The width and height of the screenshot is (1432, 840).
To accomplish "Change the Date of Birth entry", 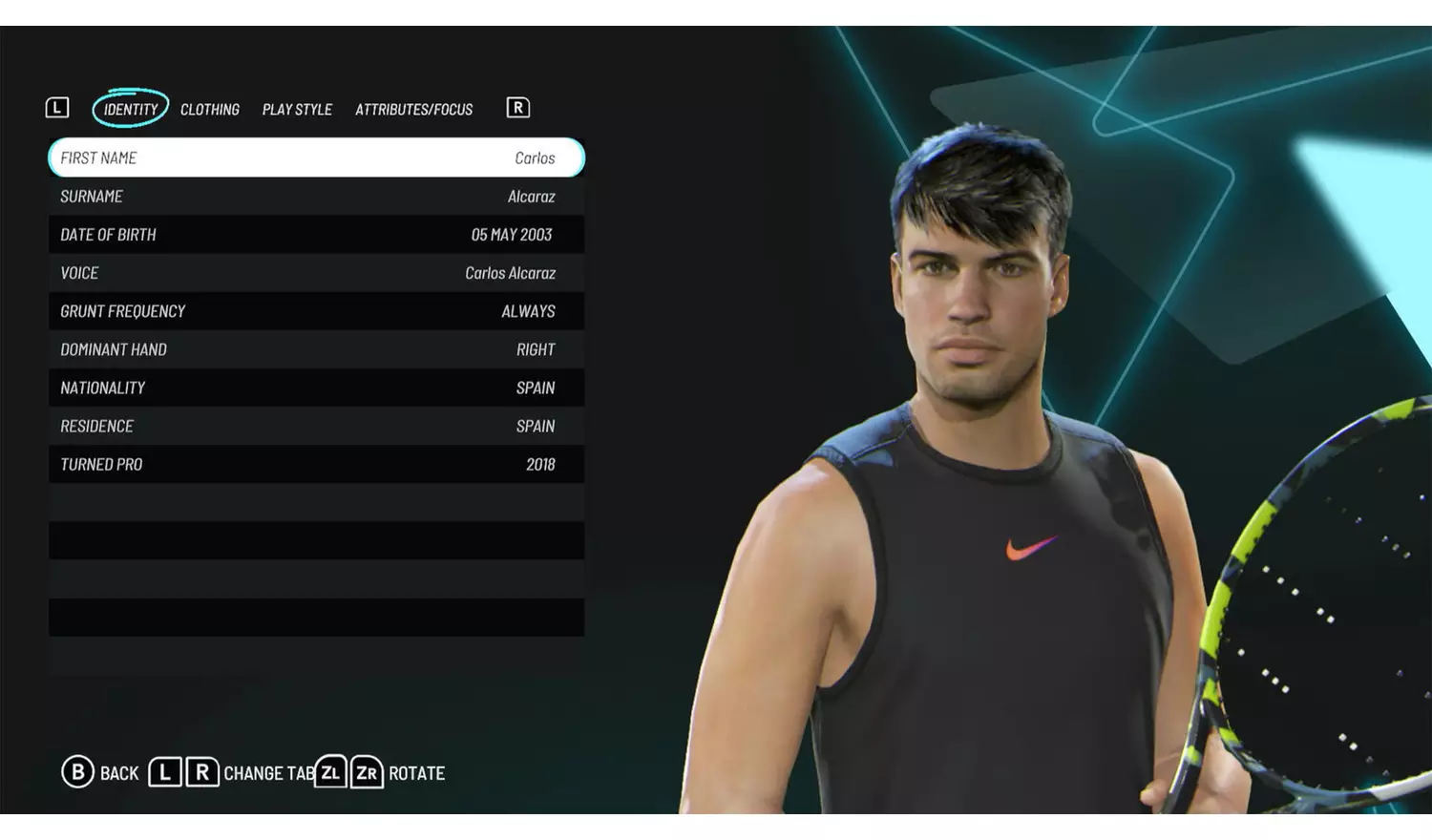I will [x=316, y=235].
